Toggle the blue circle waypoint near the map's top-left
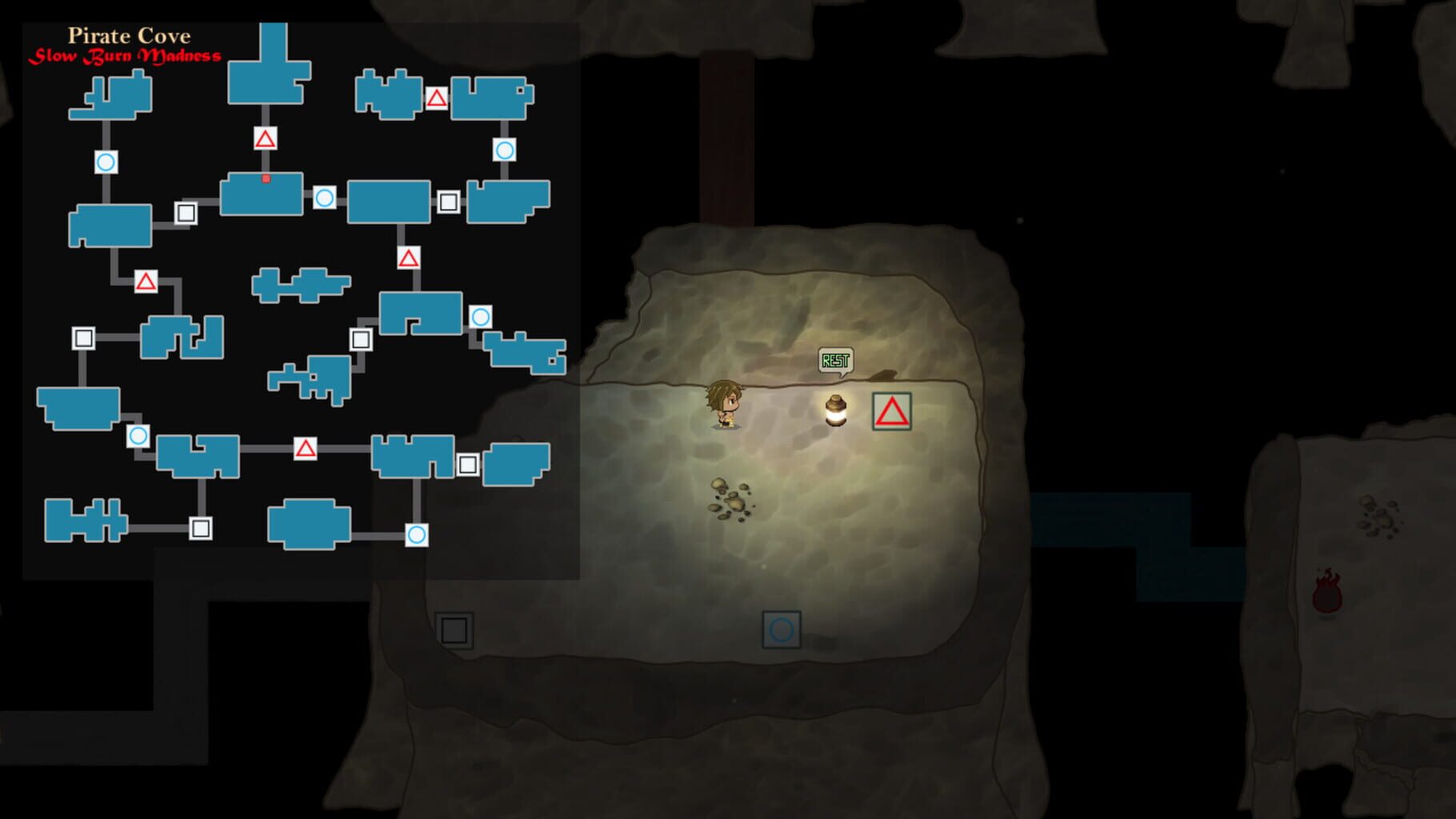This screenshot has height=819, width=1456. 105,161
